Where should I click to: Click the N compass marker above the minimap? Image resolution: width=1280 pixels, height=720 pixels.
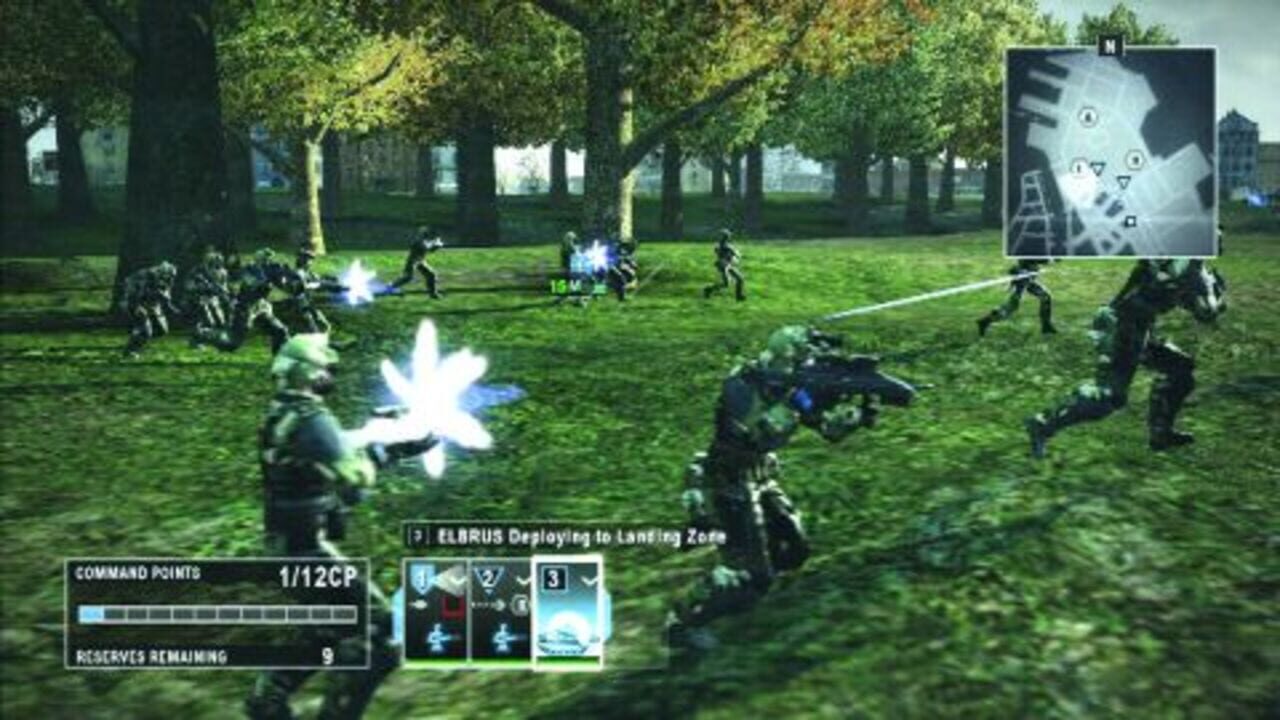click(1110, 45)
